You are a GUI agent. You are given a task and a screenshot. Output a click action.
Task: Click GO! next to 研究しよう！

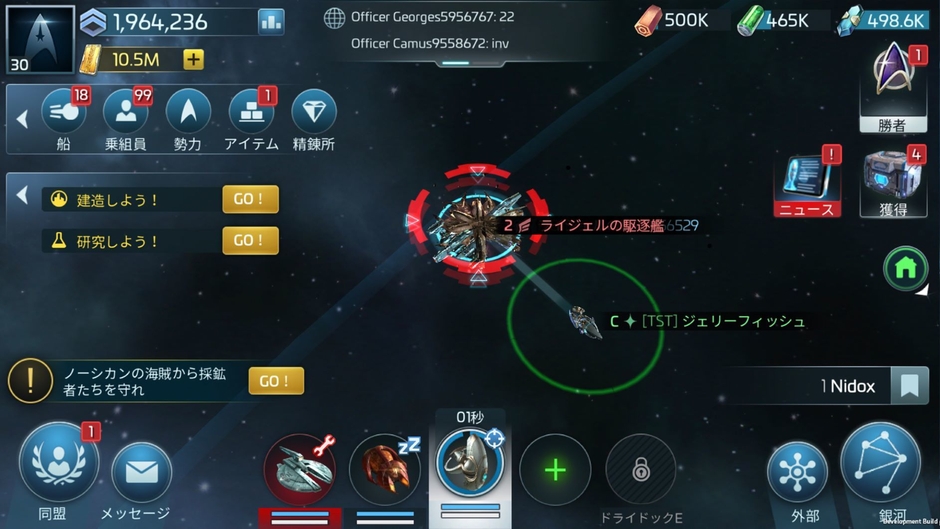click(250, 240)
